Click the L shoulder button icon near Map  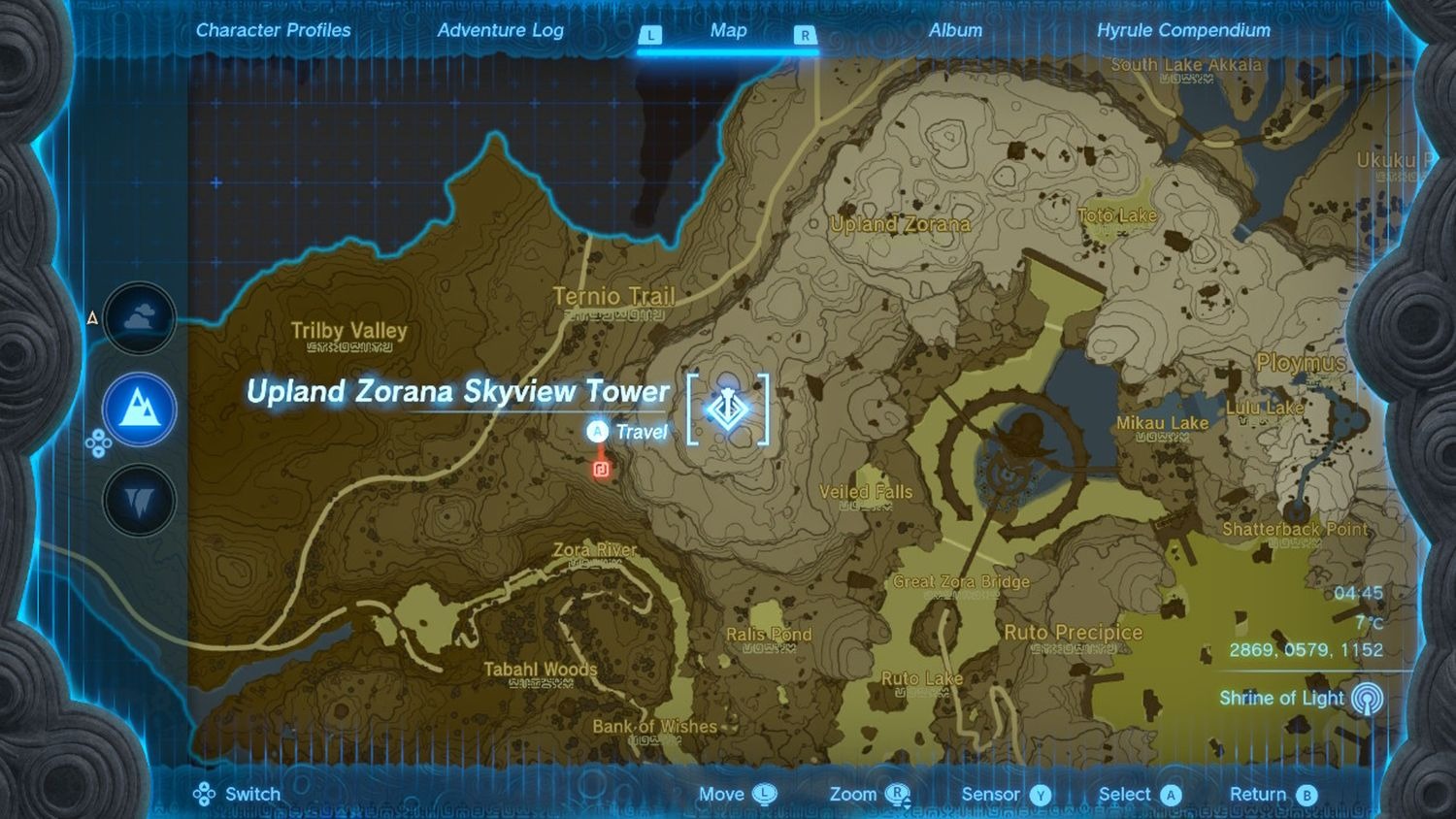650,32
